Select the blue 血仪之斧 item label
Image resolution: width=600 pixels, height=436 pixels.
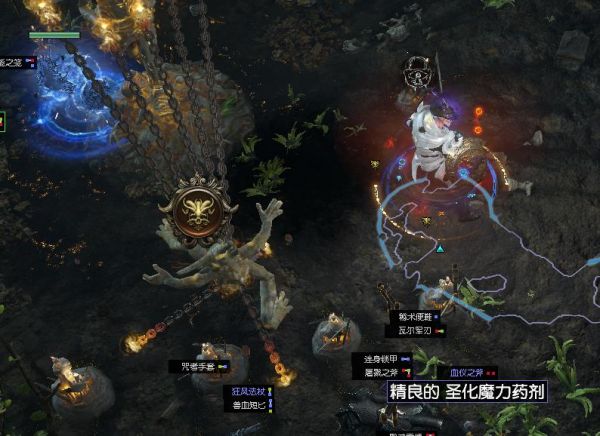pos(466,371)
